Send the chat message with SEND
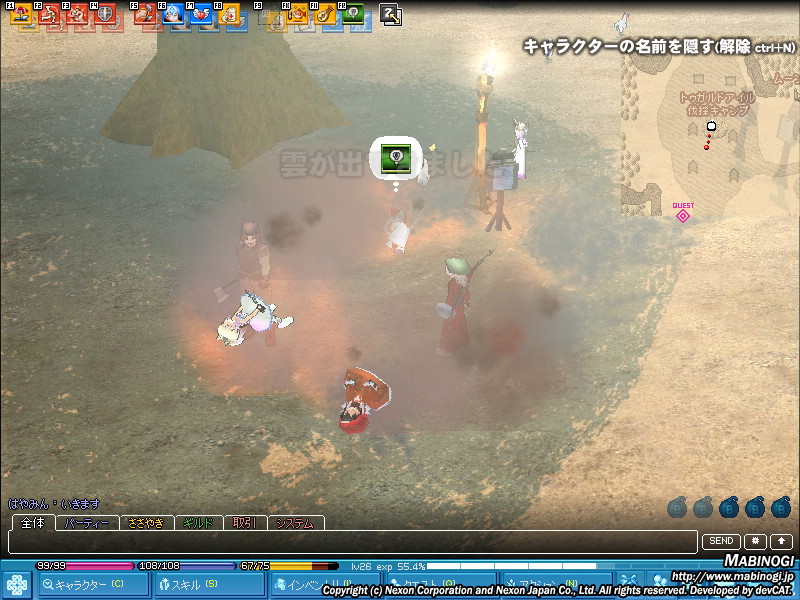This screenshot has height=600, width=800. (722, 541)
